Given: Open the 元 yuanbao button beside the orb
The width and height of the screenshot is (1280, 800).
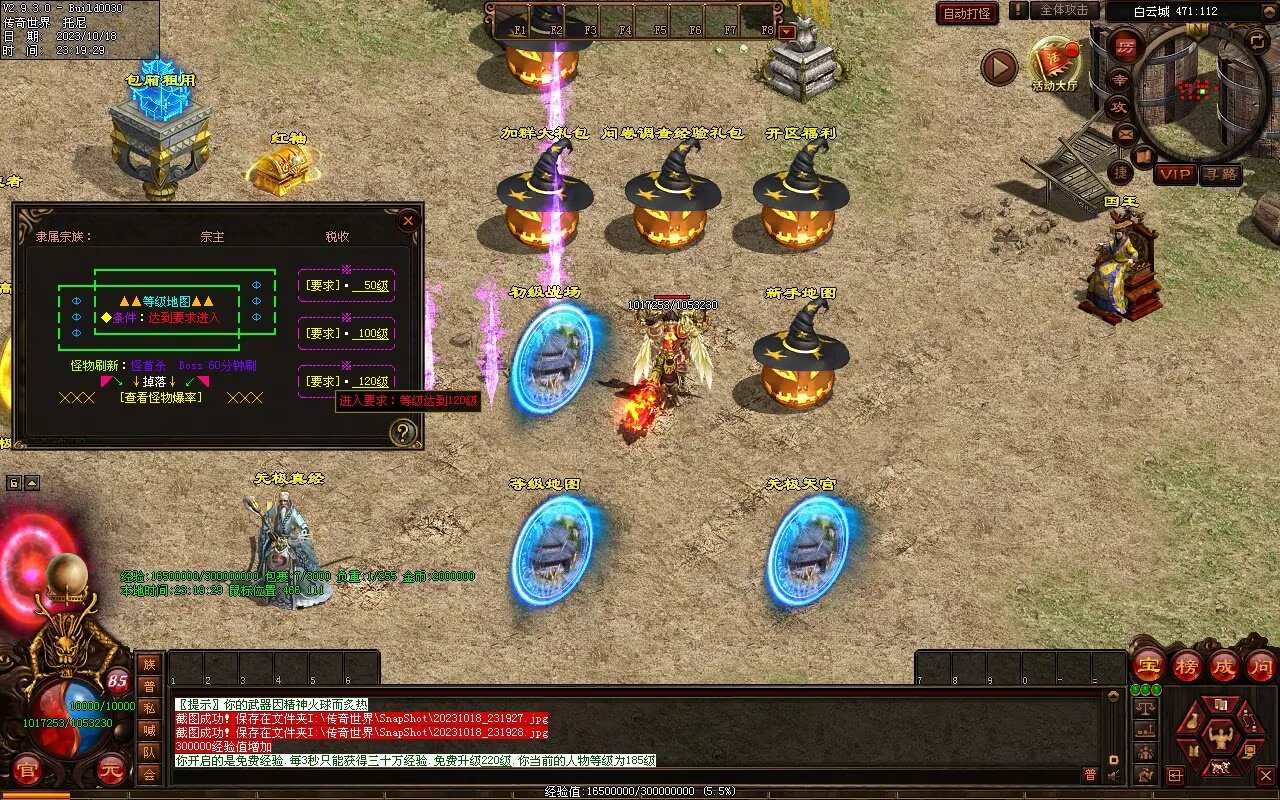Looking at the screenshot, I should pyautogui.click(x=111, y=770).
